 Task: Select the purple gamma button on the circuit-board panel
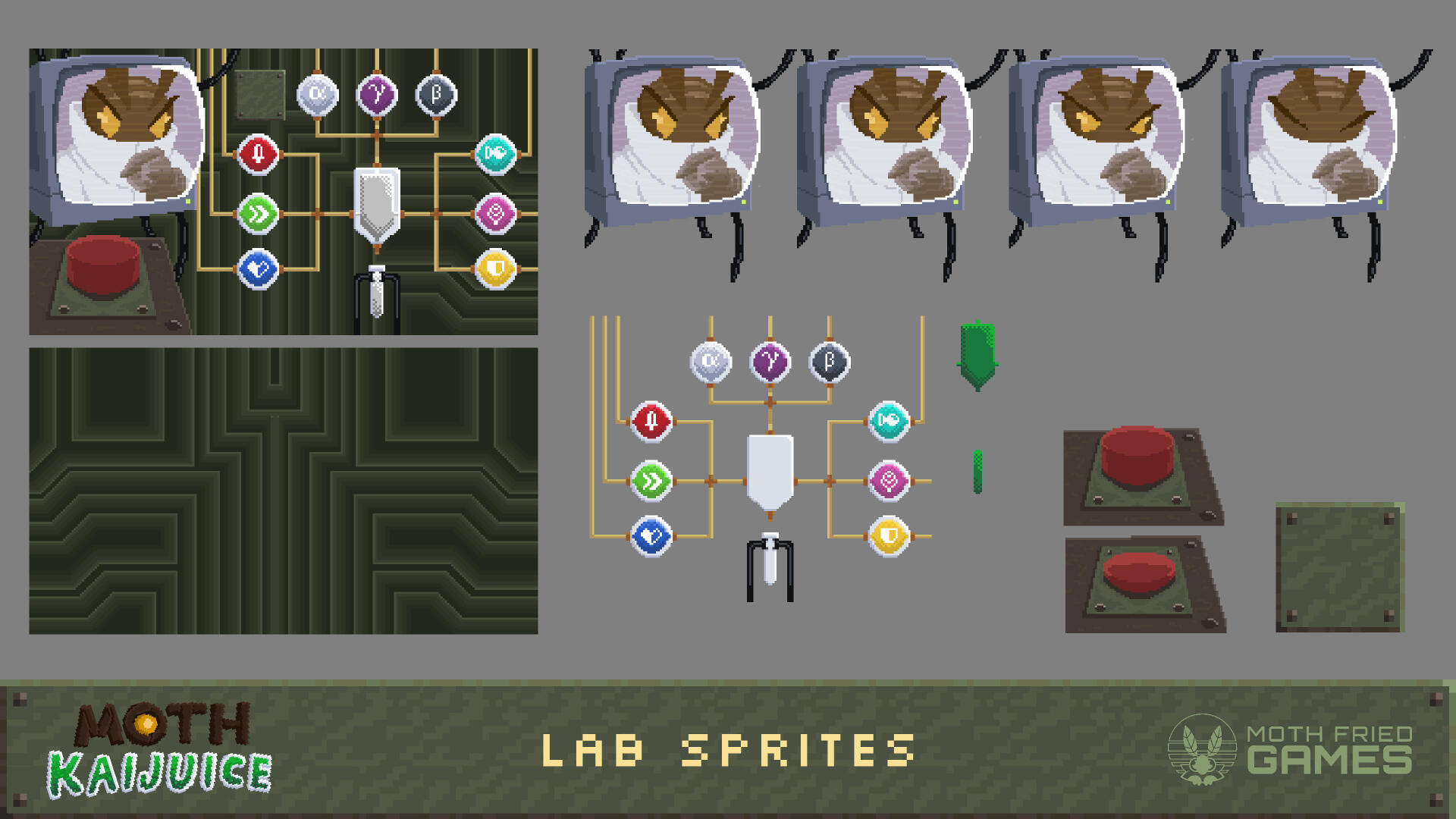377,95
